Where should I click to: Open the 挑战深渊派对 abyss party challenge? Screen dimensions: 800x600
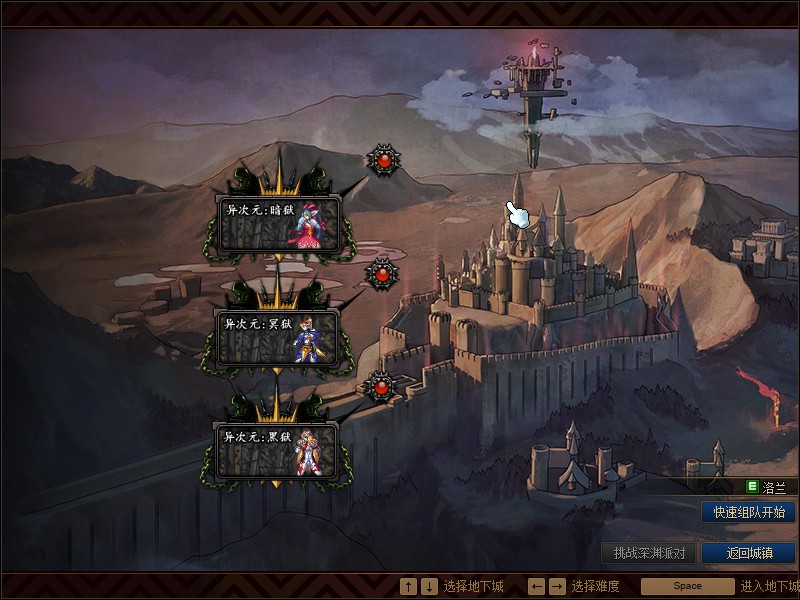(649, 553)
